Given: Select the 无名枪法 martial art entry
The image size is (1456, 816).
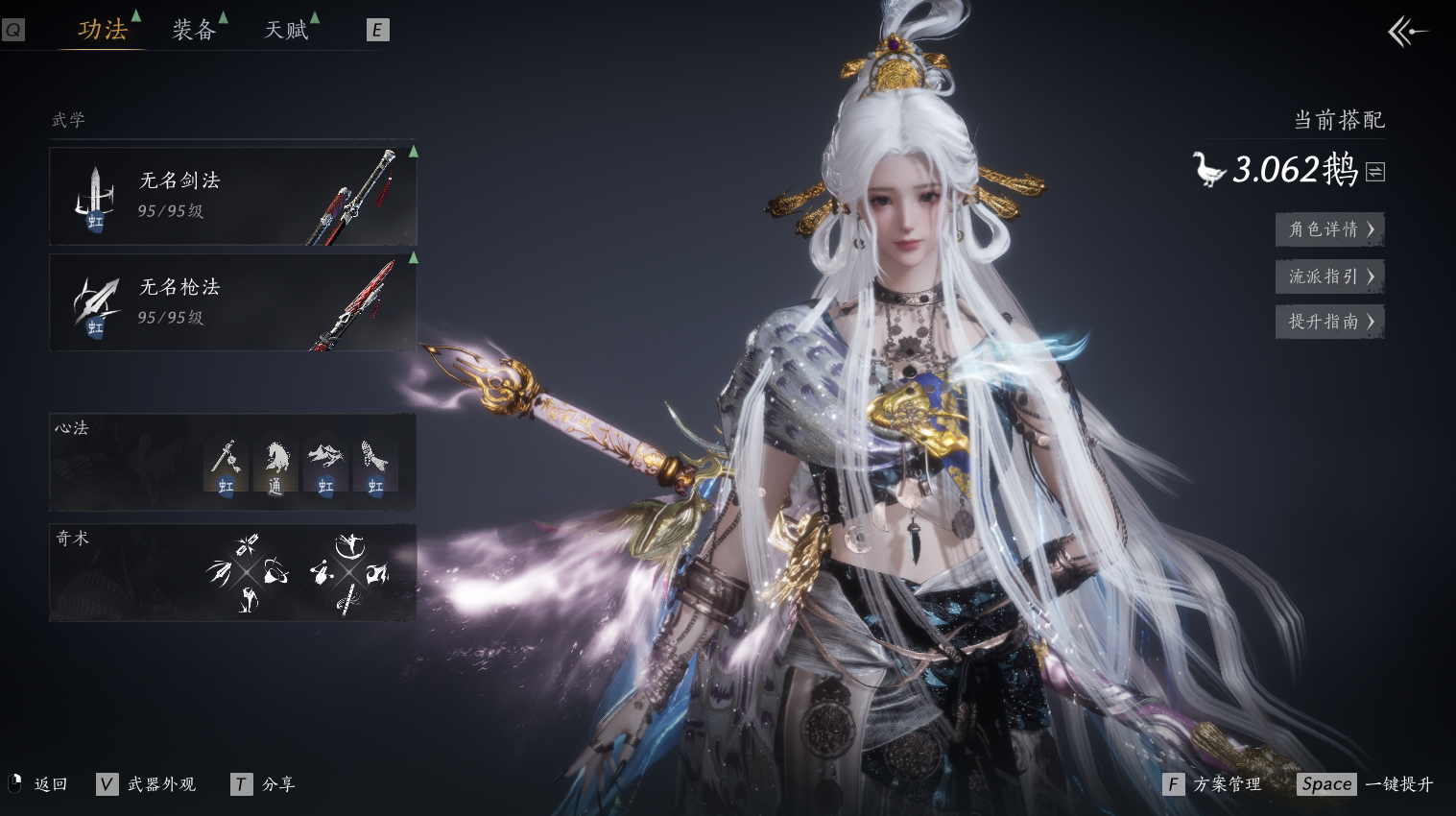Looking at the screenshot, I should (233, 302).
